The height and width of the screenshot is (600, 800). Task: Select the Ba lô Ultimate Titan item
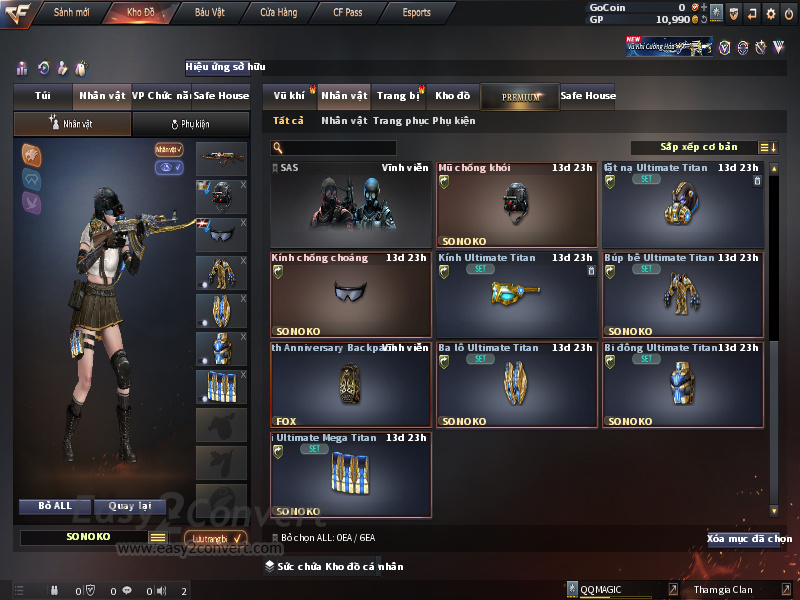[x=516, y=385]
